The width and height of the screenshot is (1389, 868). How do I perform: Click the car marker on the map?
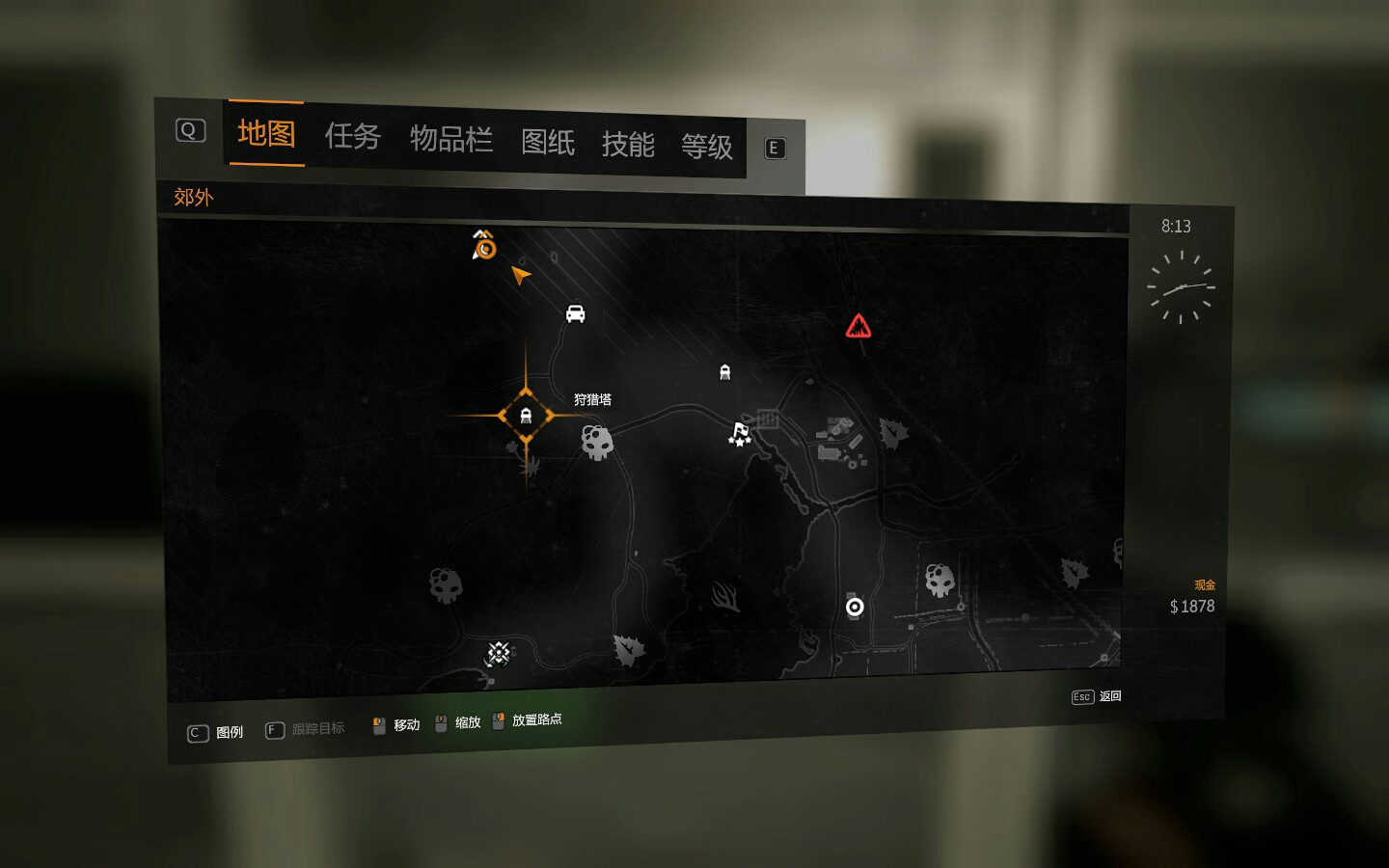(575, 313)
